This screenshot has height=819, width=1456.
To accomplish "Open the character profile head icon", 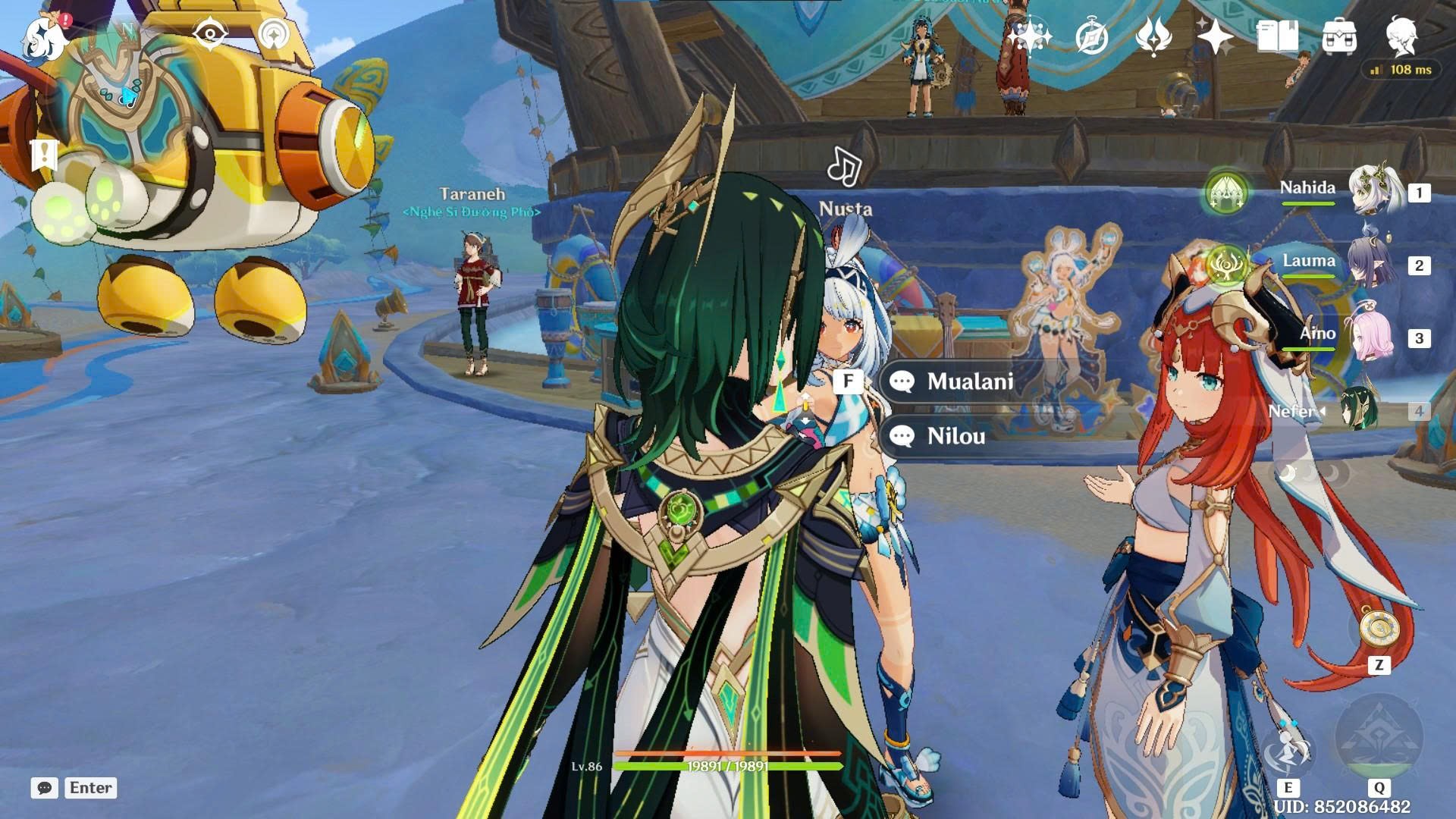I will tap(1401, 35).
